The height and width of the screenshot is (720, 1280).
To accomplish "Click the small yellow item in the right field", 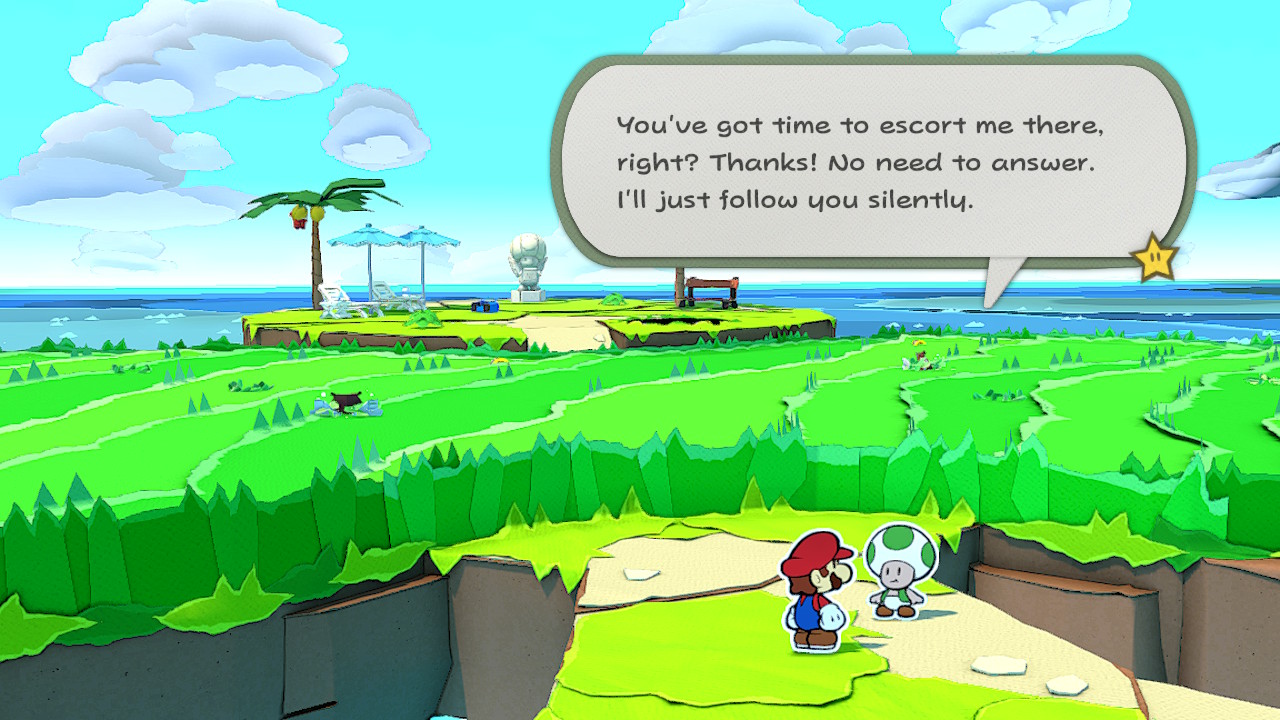I will click(918, 342).
